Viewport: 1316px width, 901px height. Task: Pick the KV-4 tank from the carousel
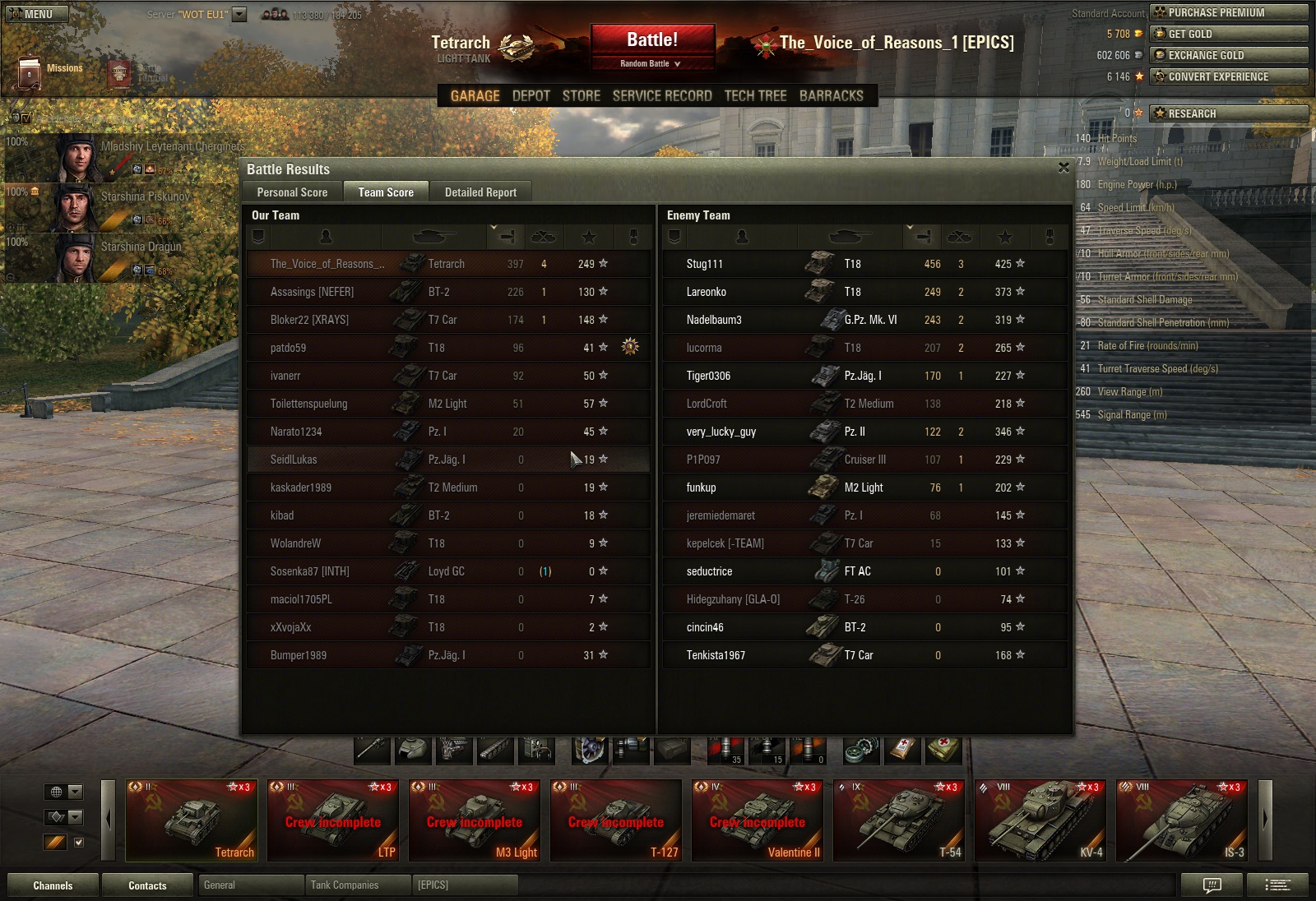click(x=1040, y=820)
